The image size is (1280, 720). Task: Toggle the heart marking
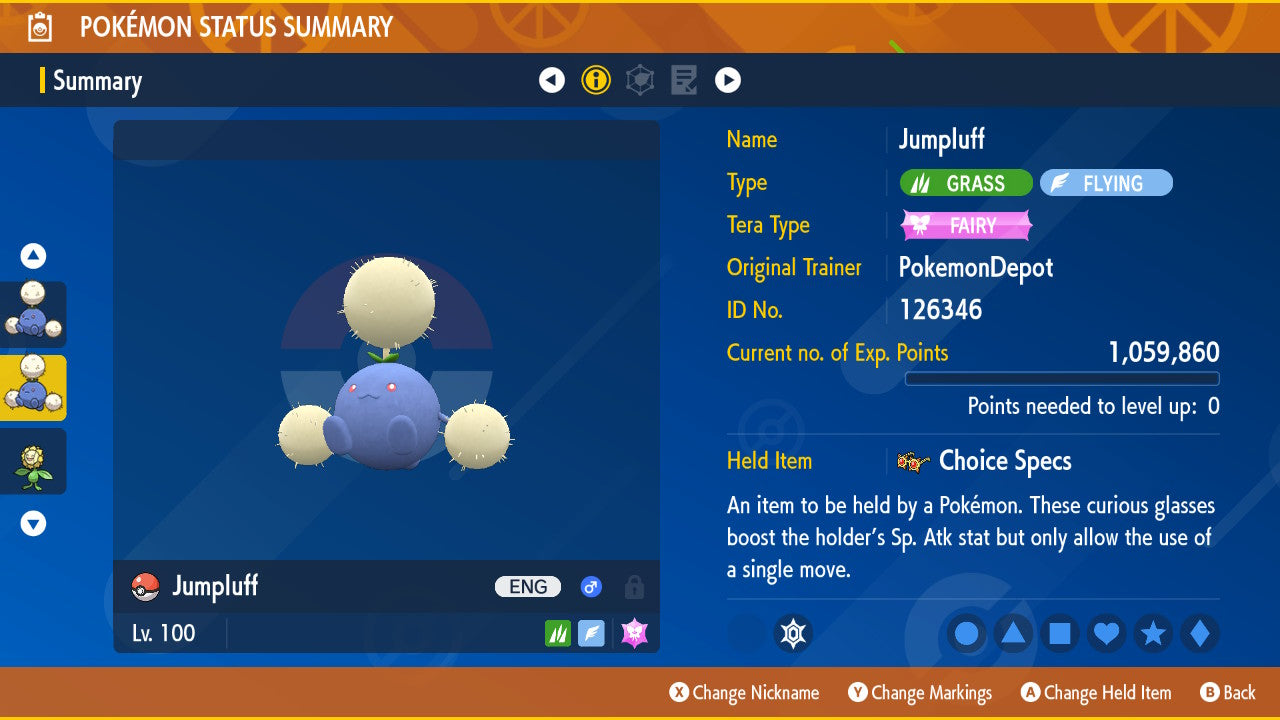click(1106, 634)
